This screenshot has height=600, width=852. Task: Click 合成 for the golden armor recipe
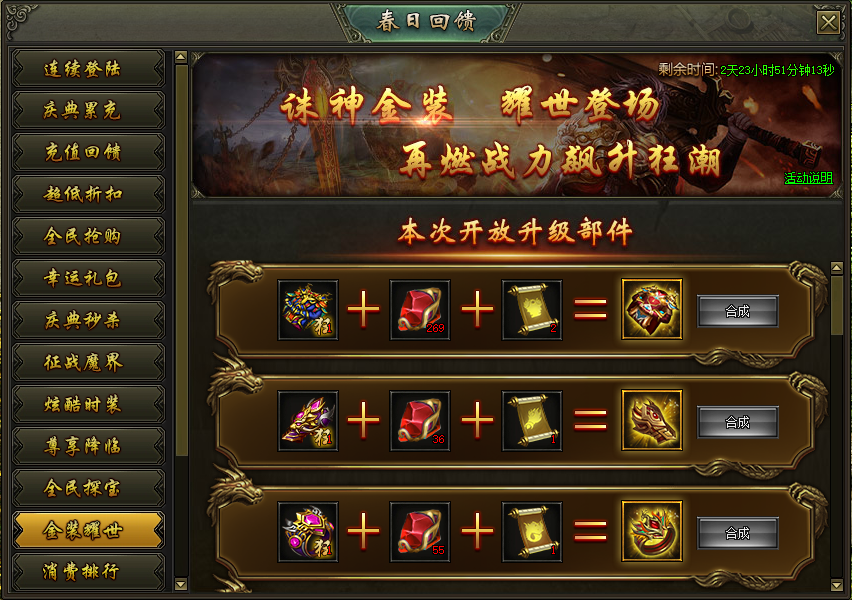(737, 311)
